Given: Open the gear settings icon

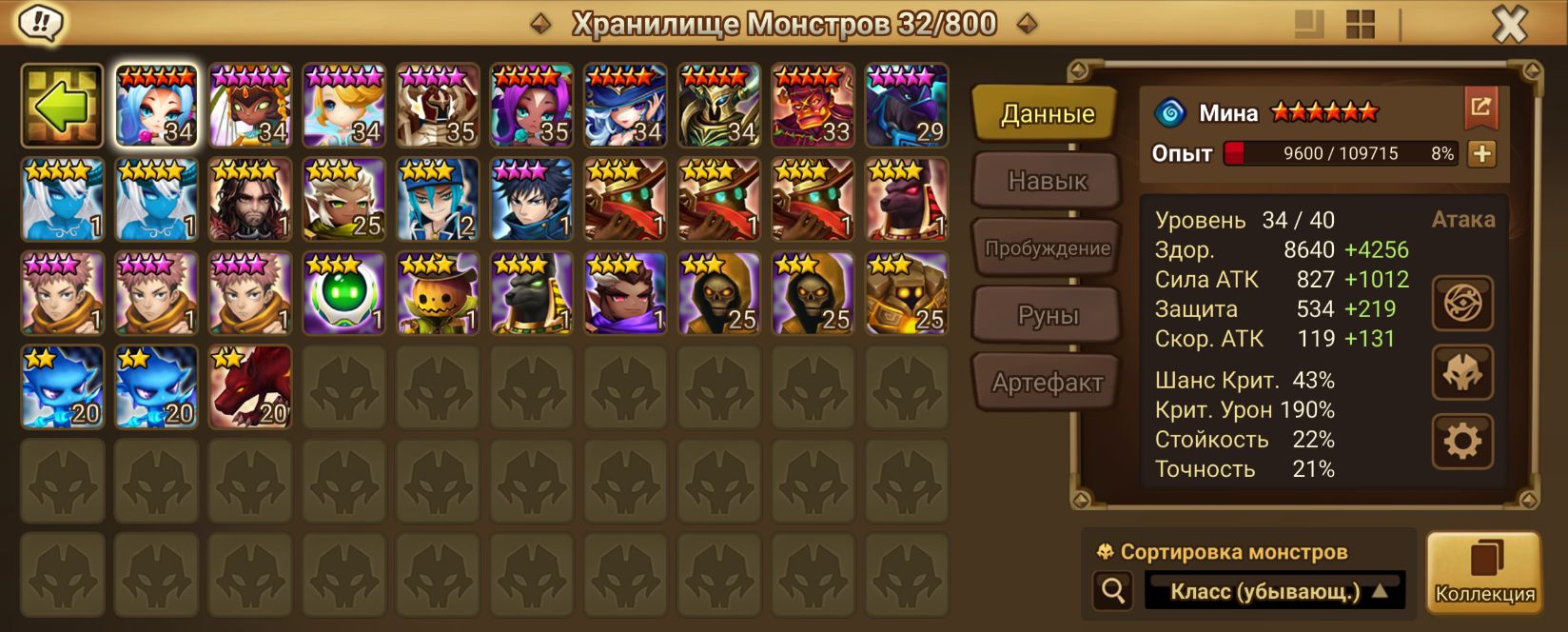Looking at the screenshot, I should click(x=1462, y=442).
